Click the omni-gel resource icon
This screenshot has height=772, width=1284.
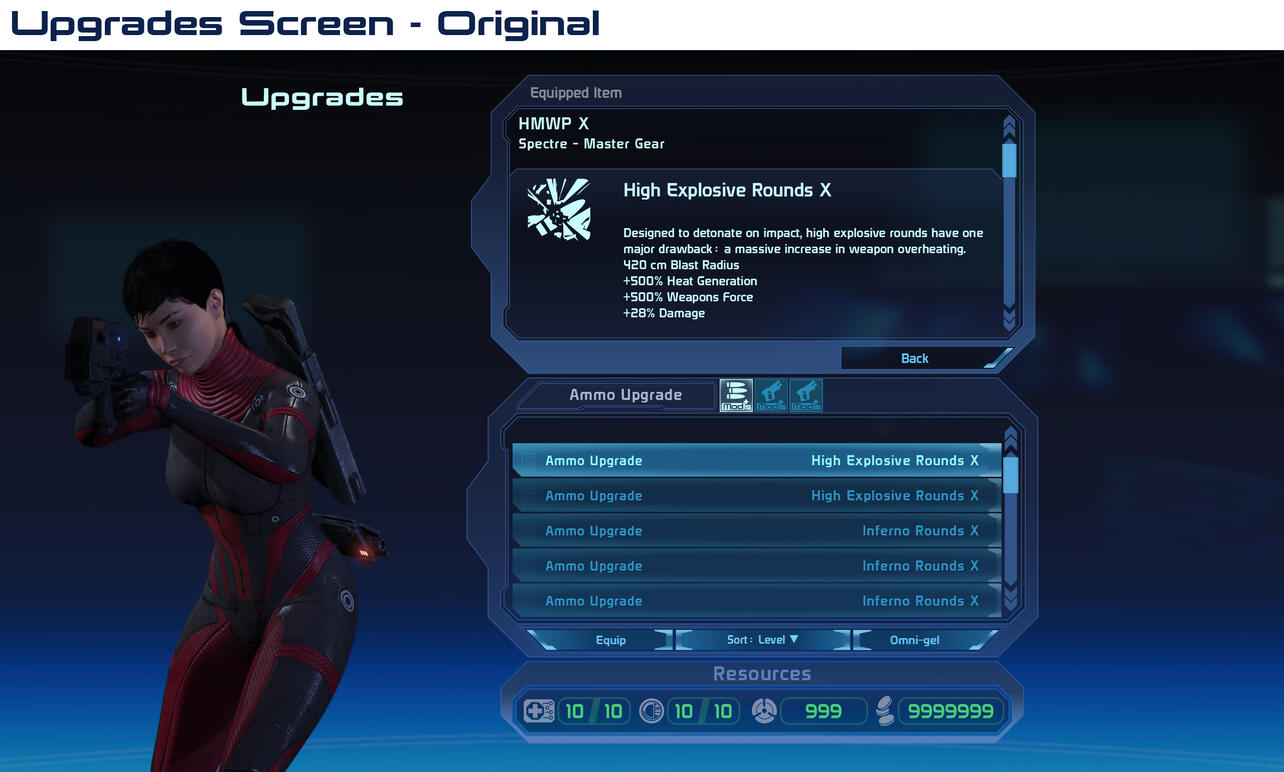764,710
